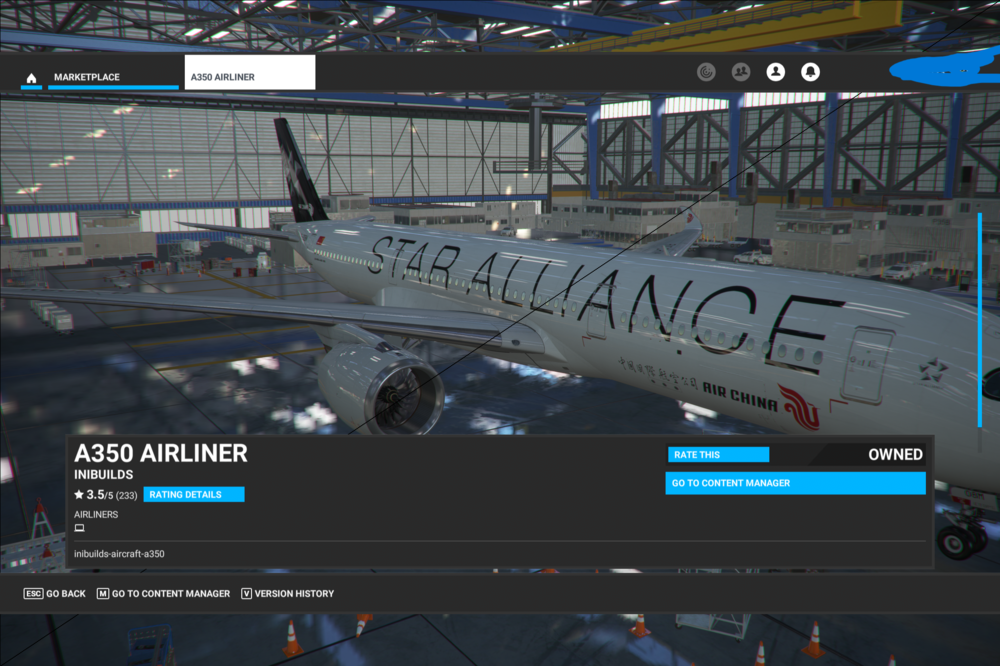
Task: Choose Go Back in the bottom bar
Action: [x=55, y=594]
